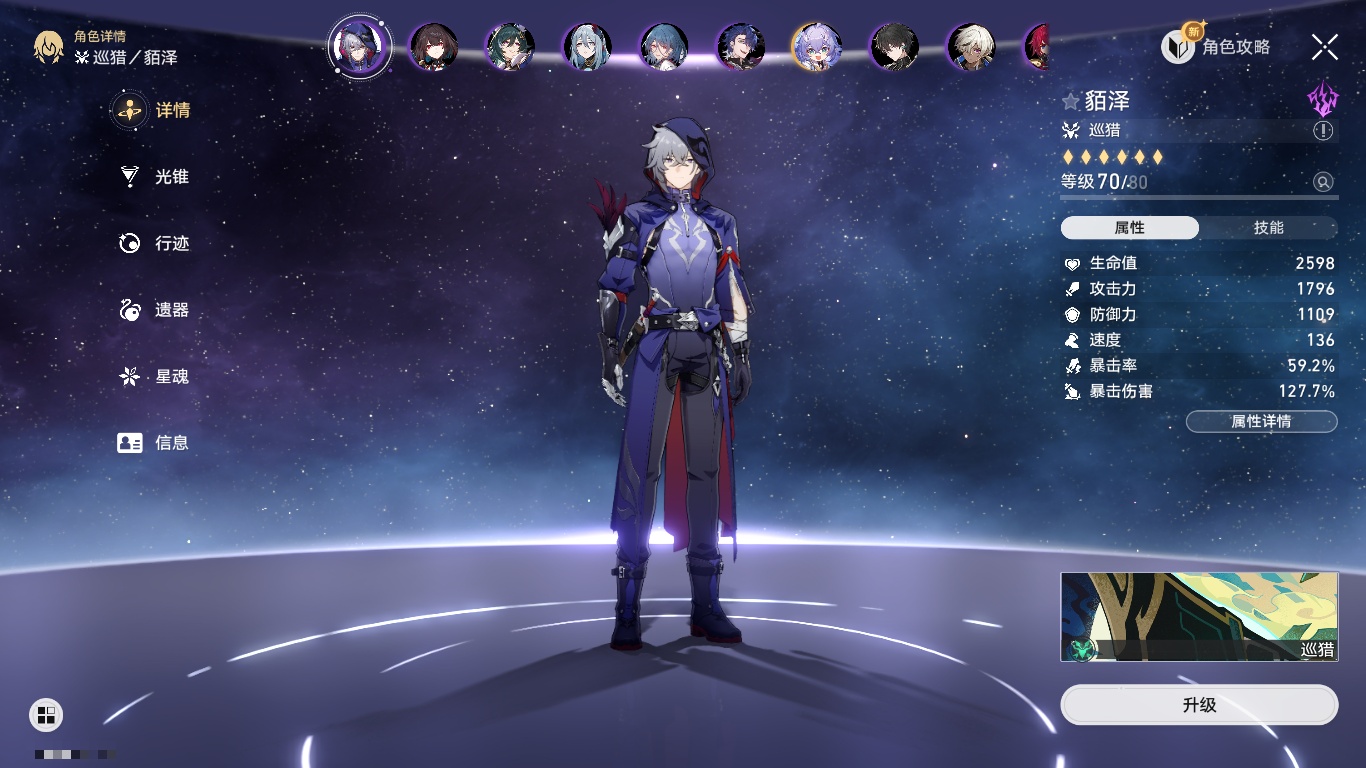Open 属性详情 detailed stats
The height and width of the screenshot is (768, 1366).
point(1261,422)
